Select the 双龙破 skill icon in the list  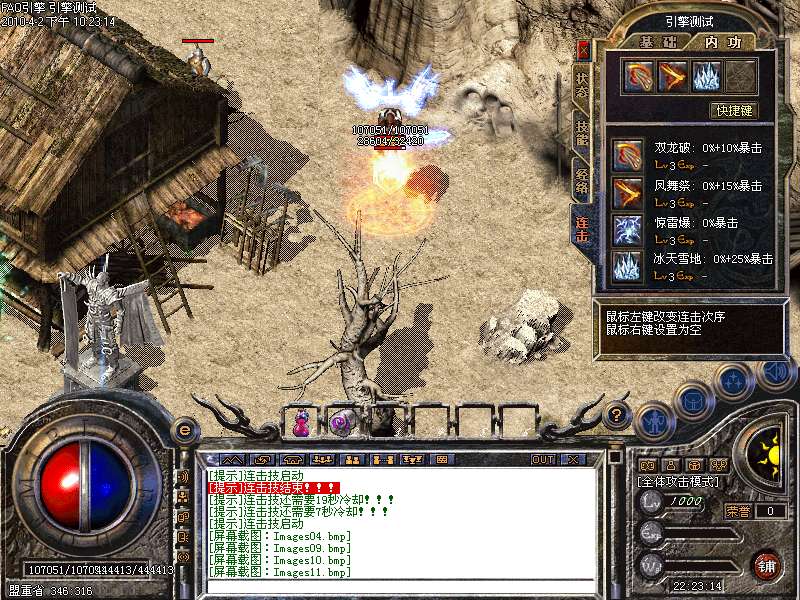point(628,154)
